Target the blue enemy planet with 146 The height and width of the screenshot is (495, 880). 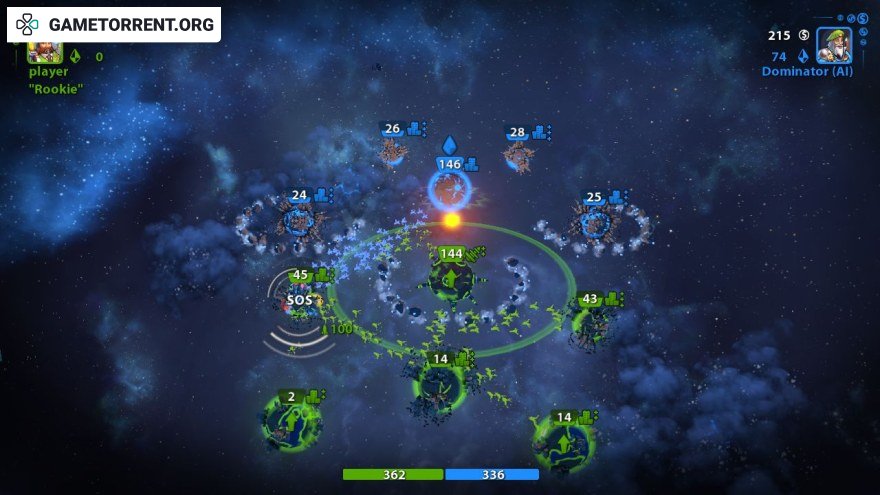(449, 189)
